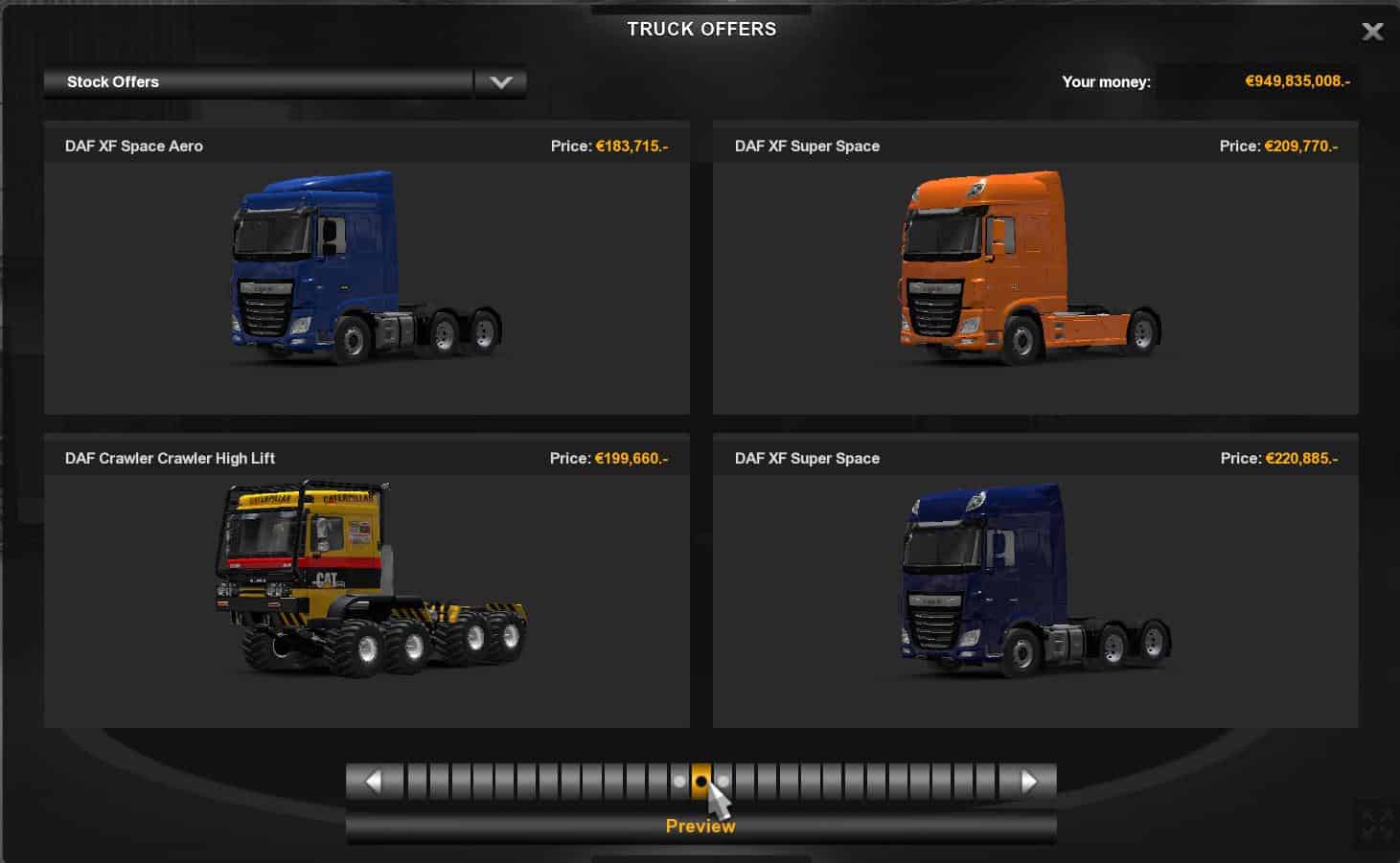The image size is (1400, 863).
Task: Pick the DAF Crawler High Lift truck
Action: (366, 580)
